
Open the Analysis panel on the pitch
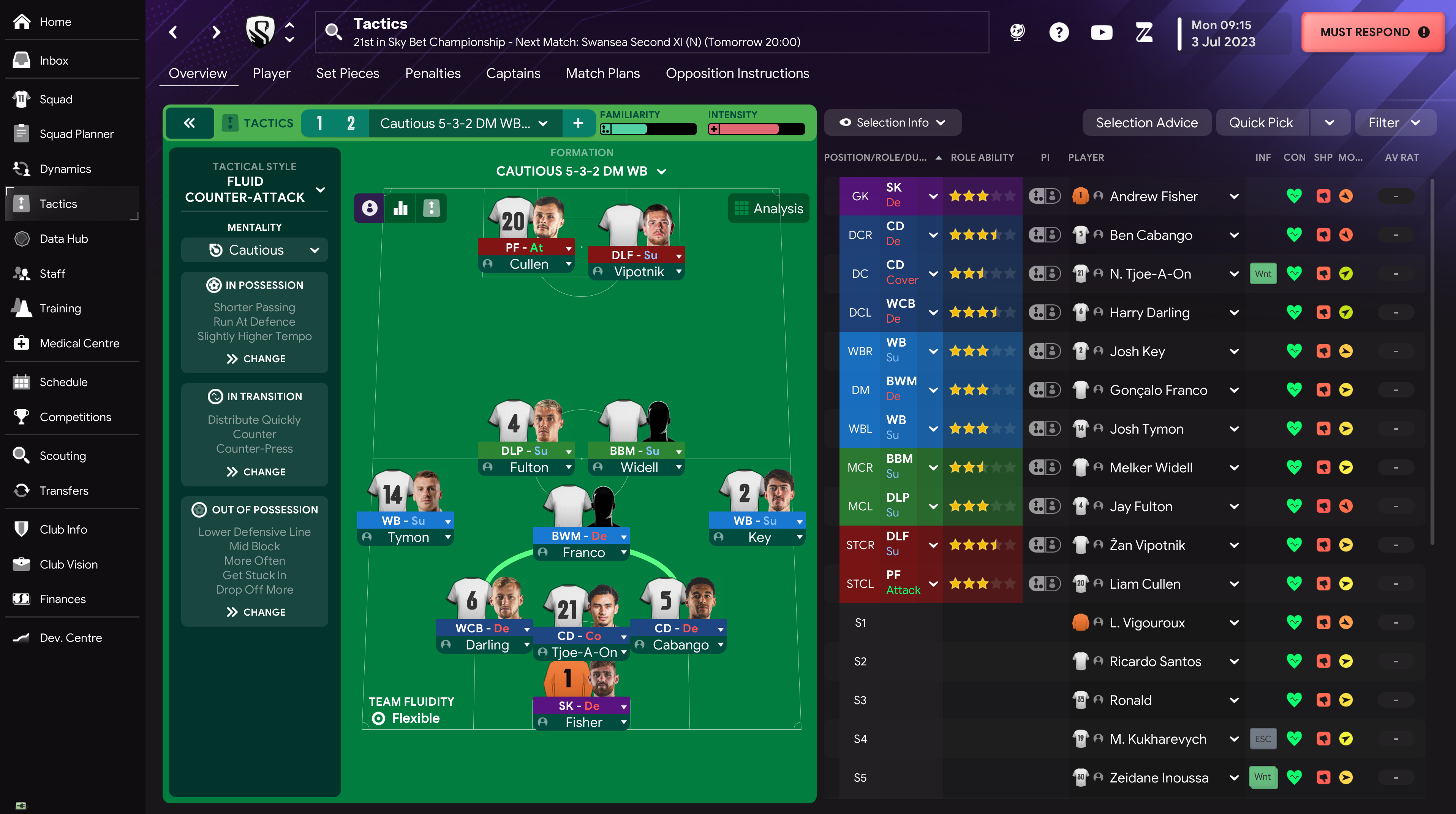coord(768,208)
